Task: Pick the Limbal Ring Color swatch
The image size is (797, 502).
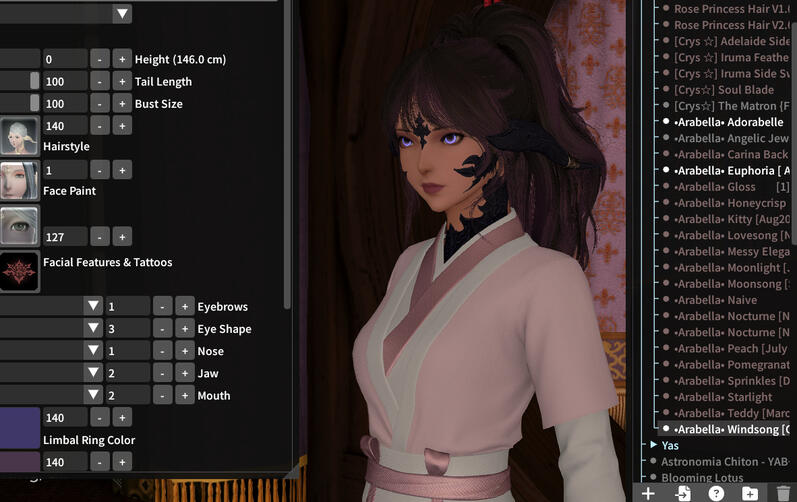Action: [x=19, y=428]
